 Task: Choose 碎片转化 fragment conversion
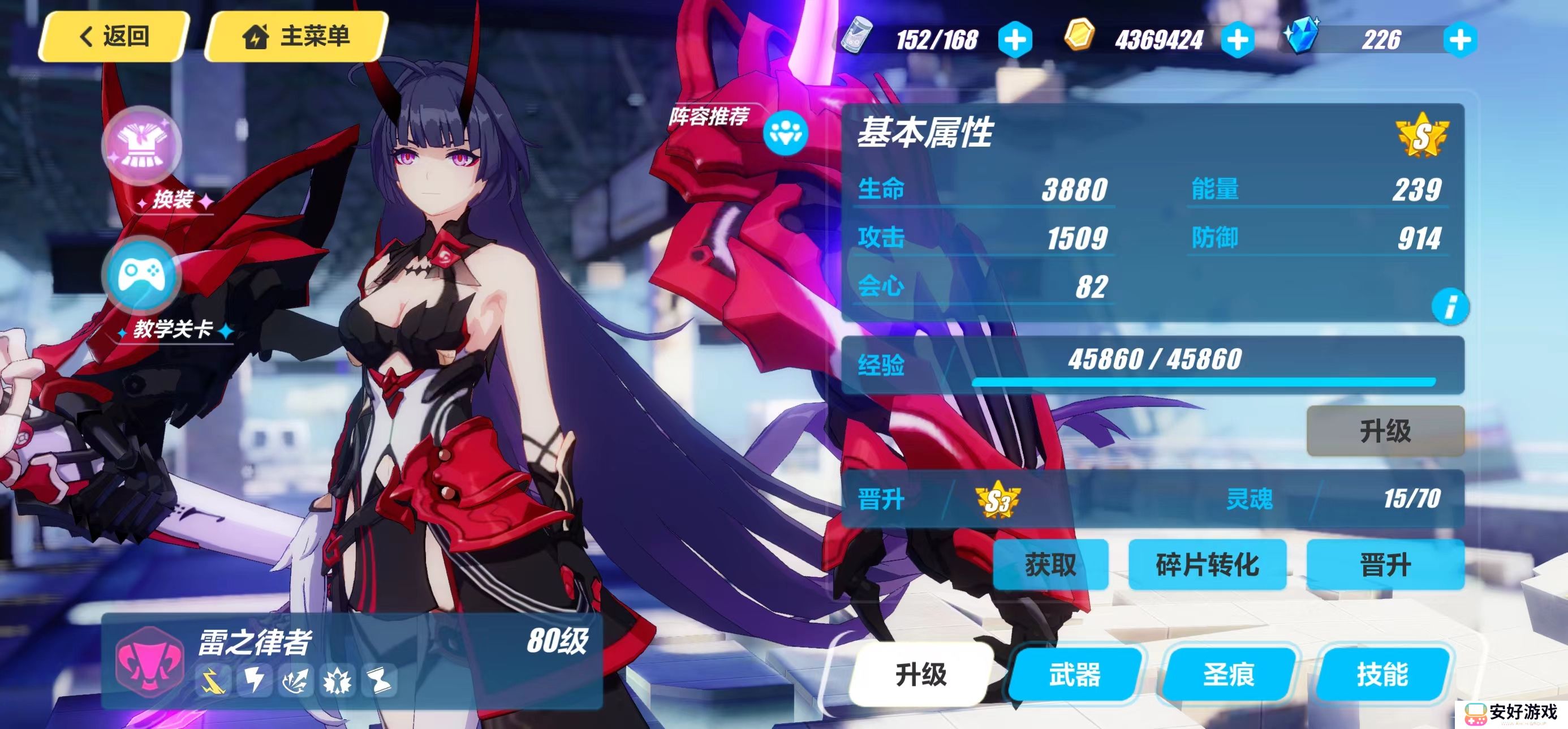click(x=1207, y=564)
